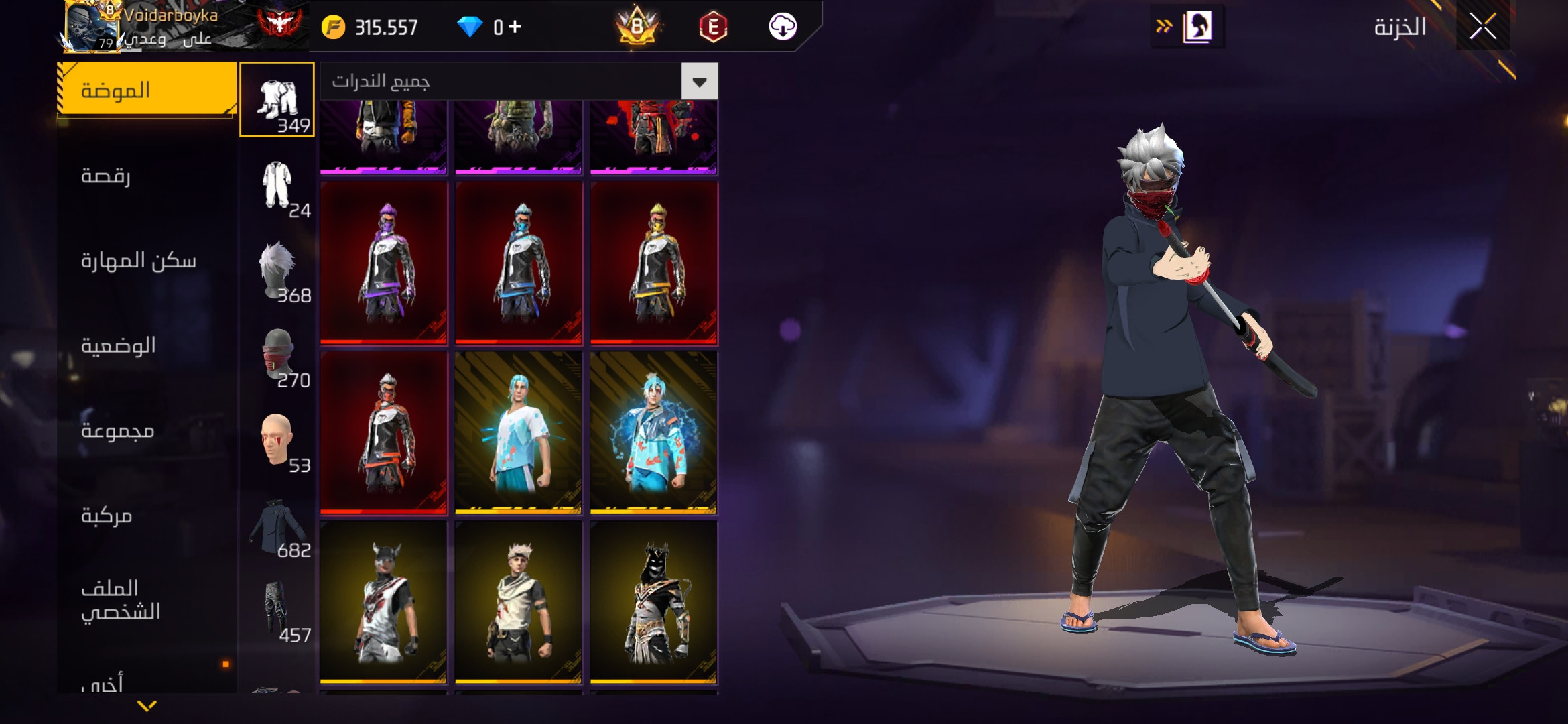Equip the yellow-haired criminal outfit thumbnail

point(654,263)
